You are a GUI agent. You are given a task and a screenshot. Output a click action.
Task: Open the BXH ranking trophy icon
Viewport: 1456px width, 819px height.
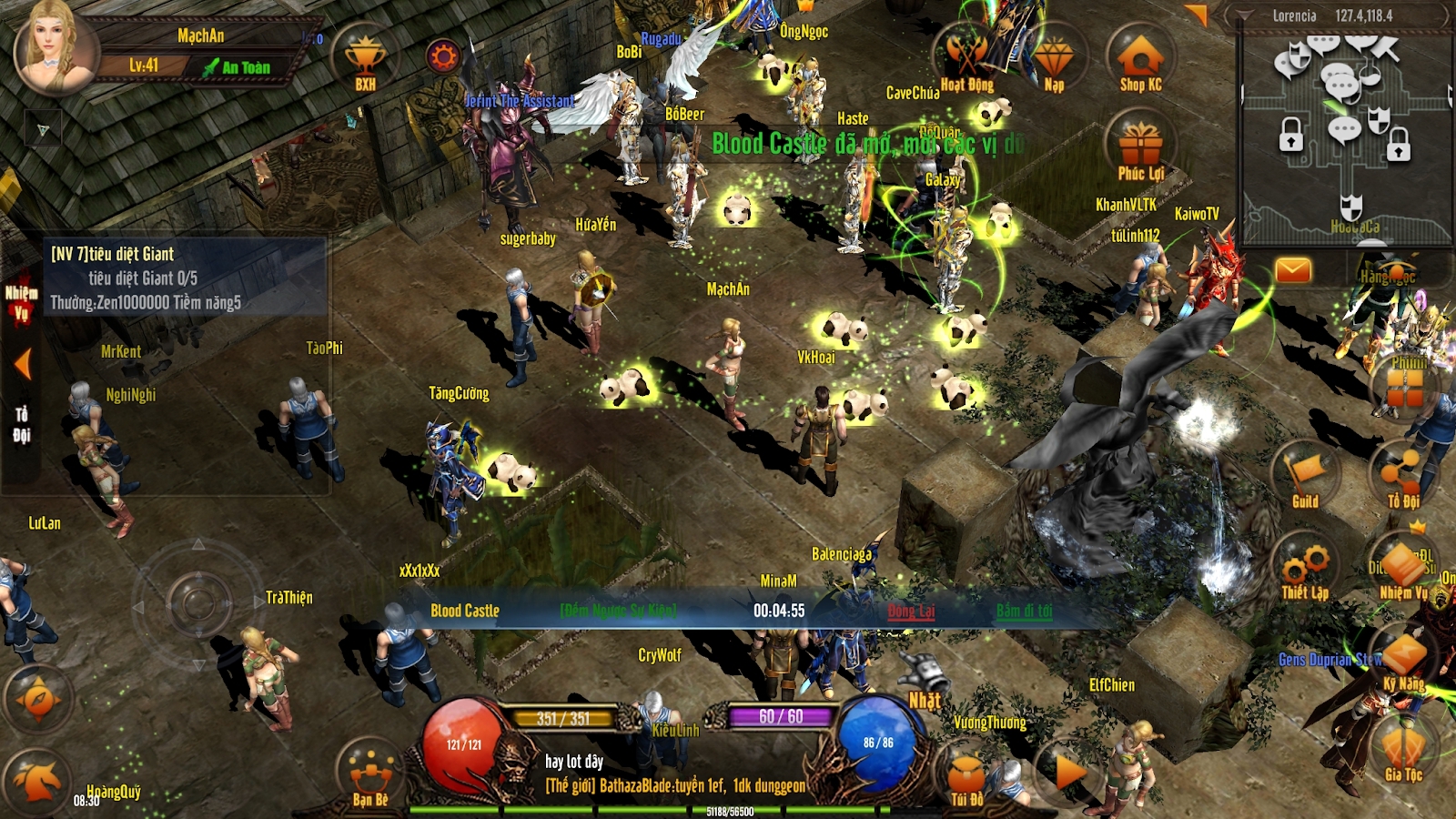(x=365, y=61)
